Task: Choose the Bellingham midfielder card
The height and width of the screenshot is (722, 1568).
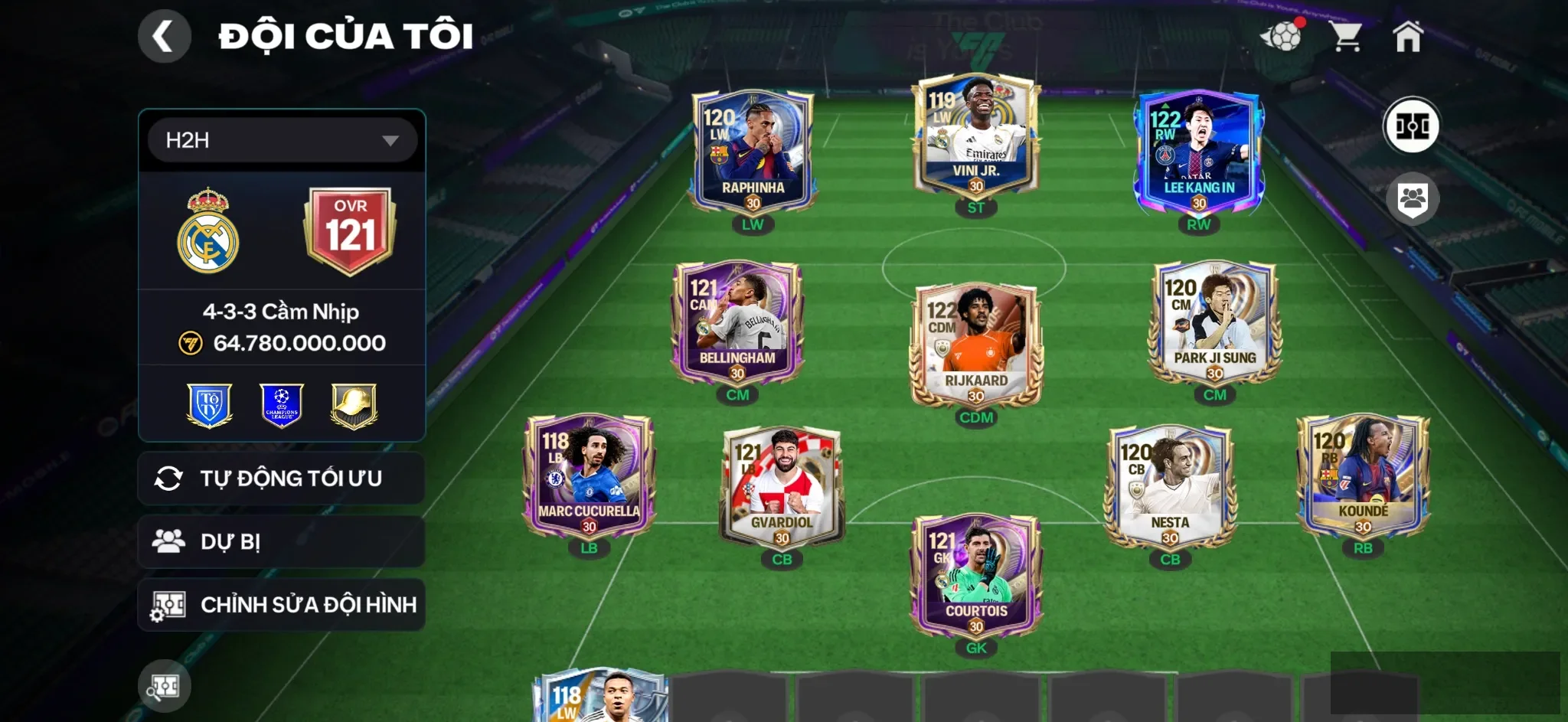Action: click(x=737, y=323)
